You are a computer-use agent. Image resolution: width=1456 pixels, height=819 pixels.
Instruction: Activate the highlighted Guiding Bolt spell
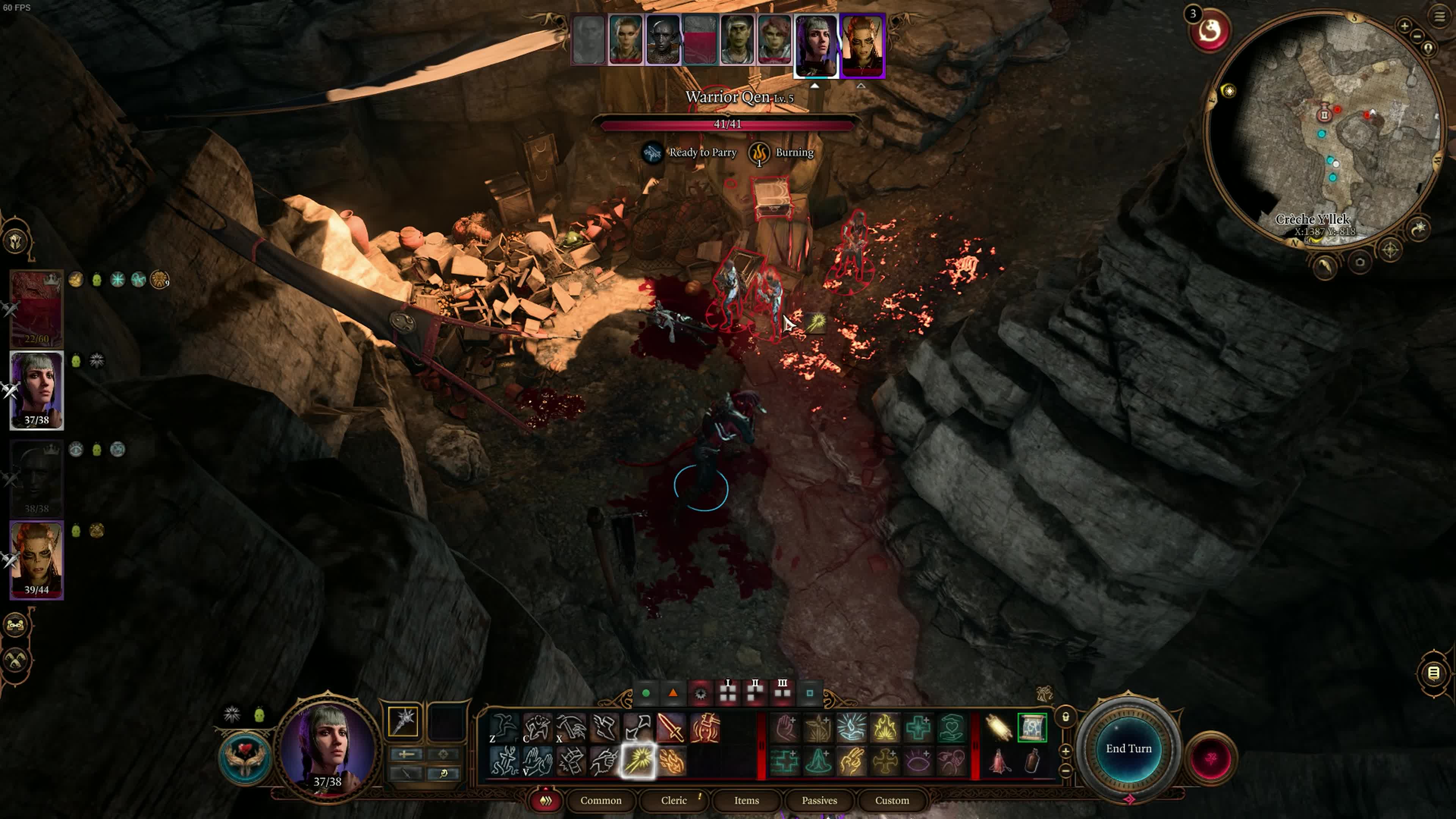[x=639, y=761]
